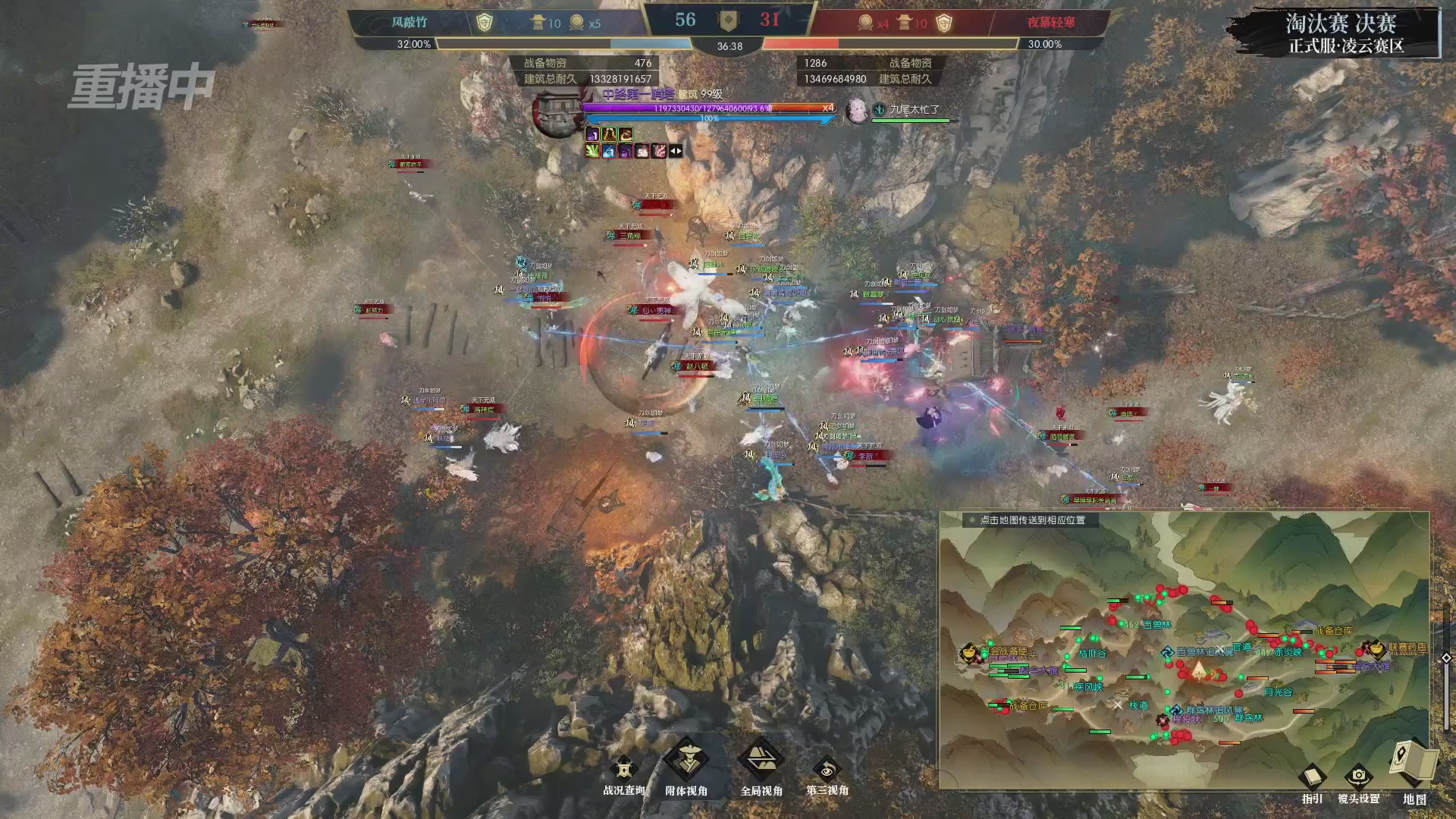Select 枯叶谷 on the minimap
1456x819 pixels.
(x=1092, y=653)
